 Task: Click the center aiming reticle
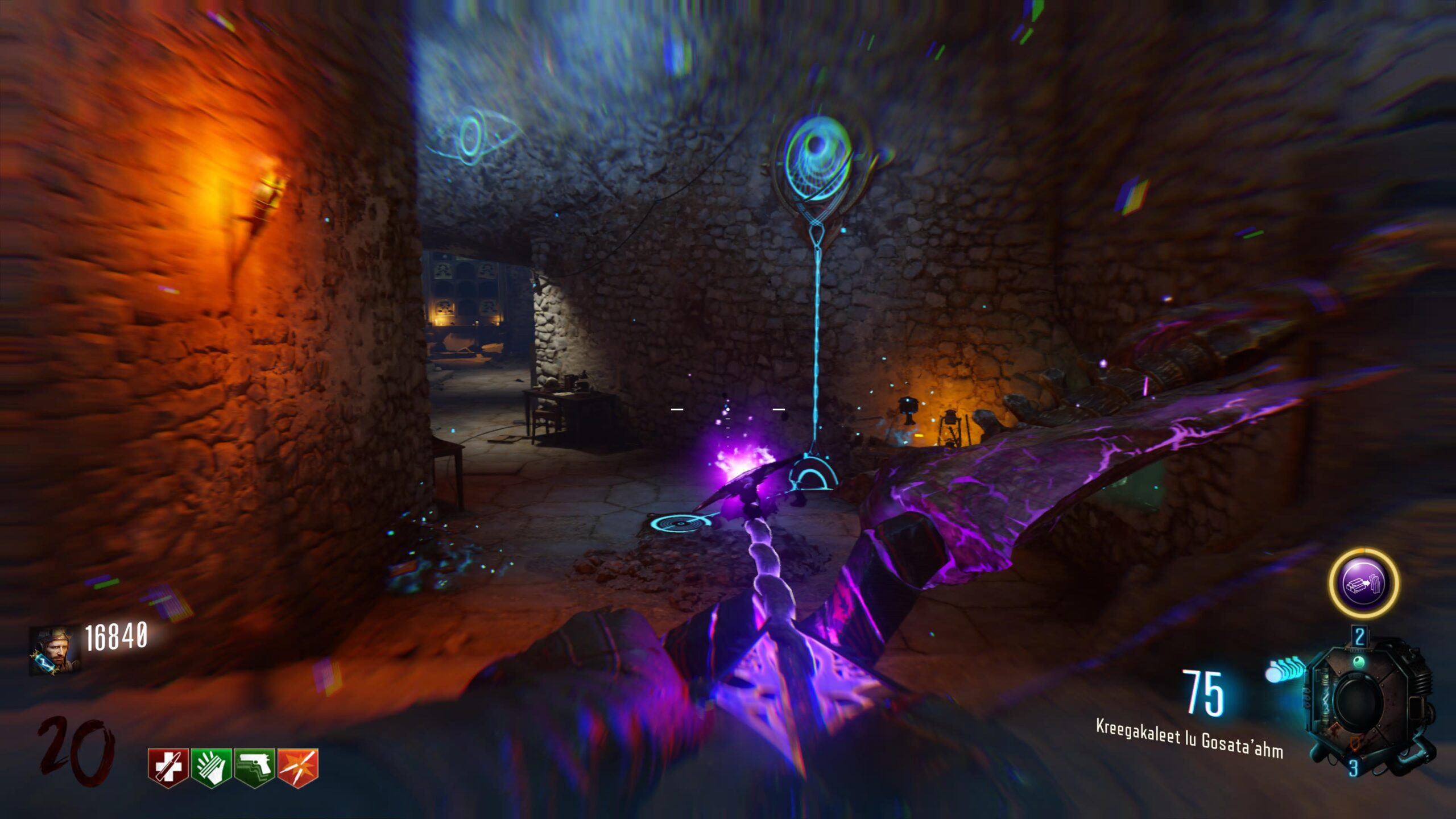(728, 409)
